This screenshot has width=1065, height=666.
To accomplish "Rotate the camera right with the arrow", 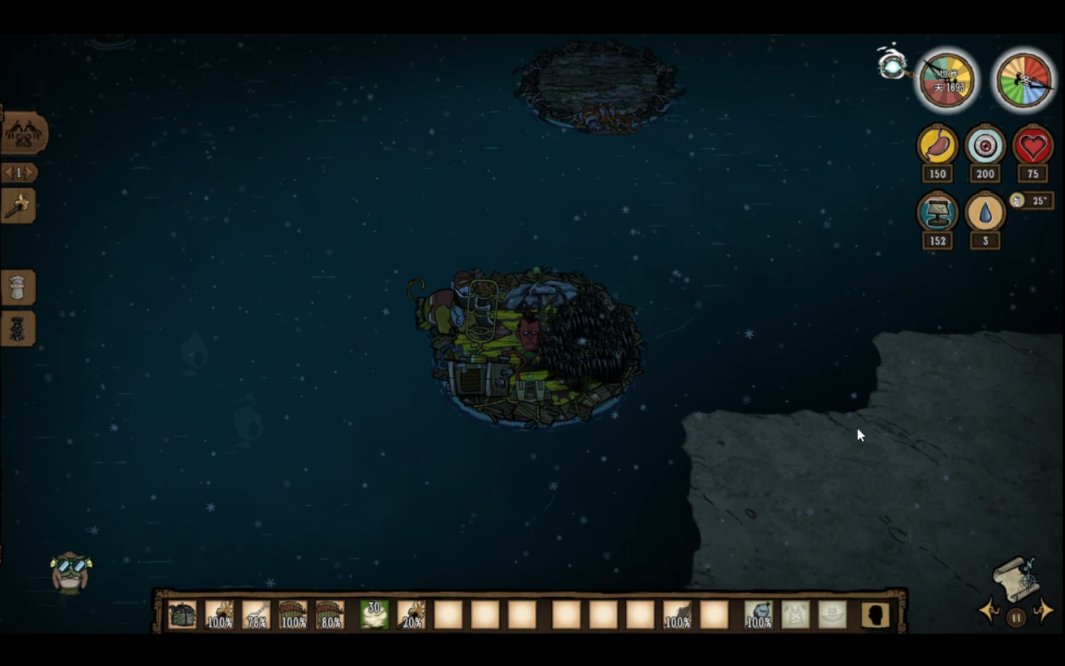I will [1043, 612].
